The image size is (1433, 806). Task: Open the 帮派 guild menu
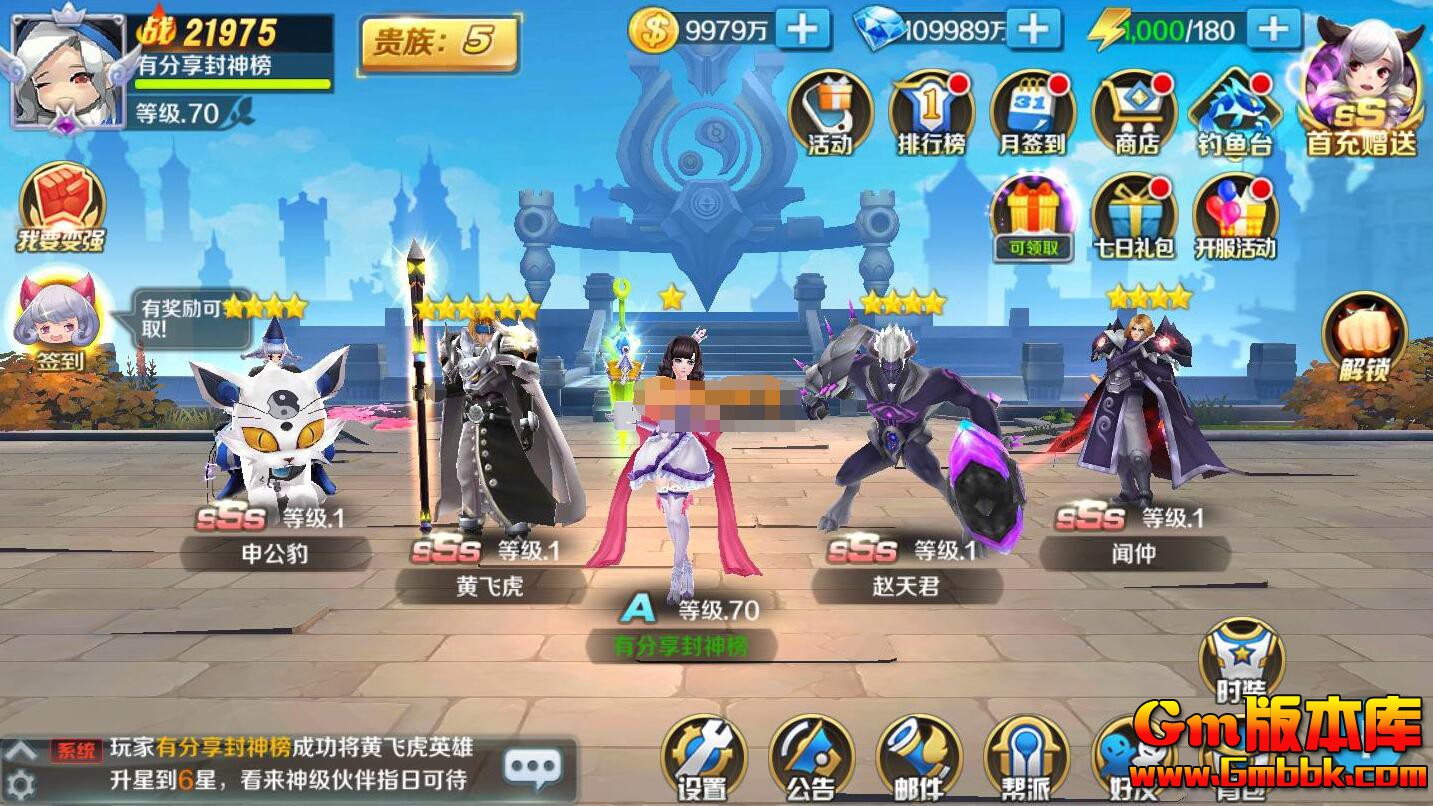1026,756
